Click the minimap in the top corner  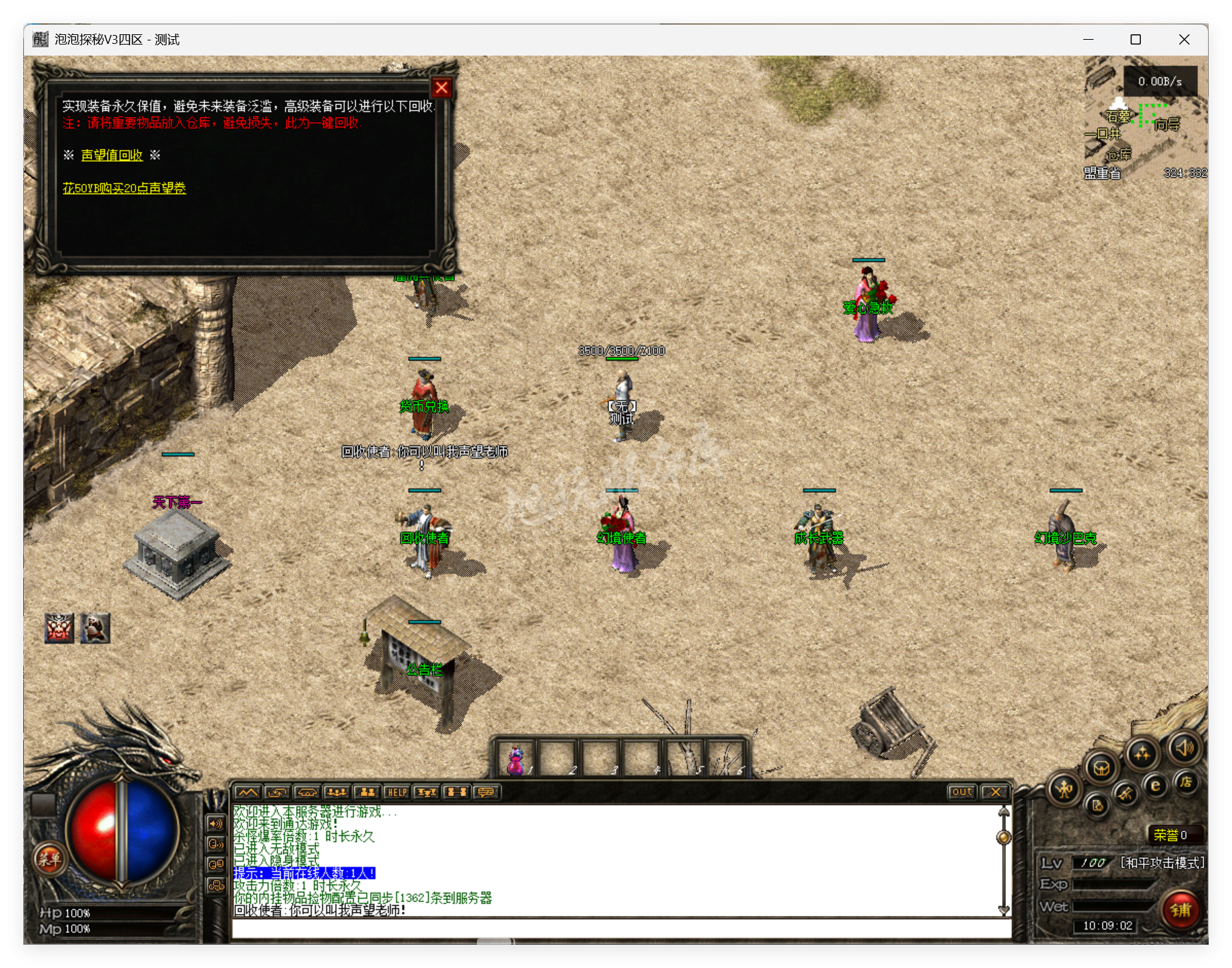[x=1146, y=120]
